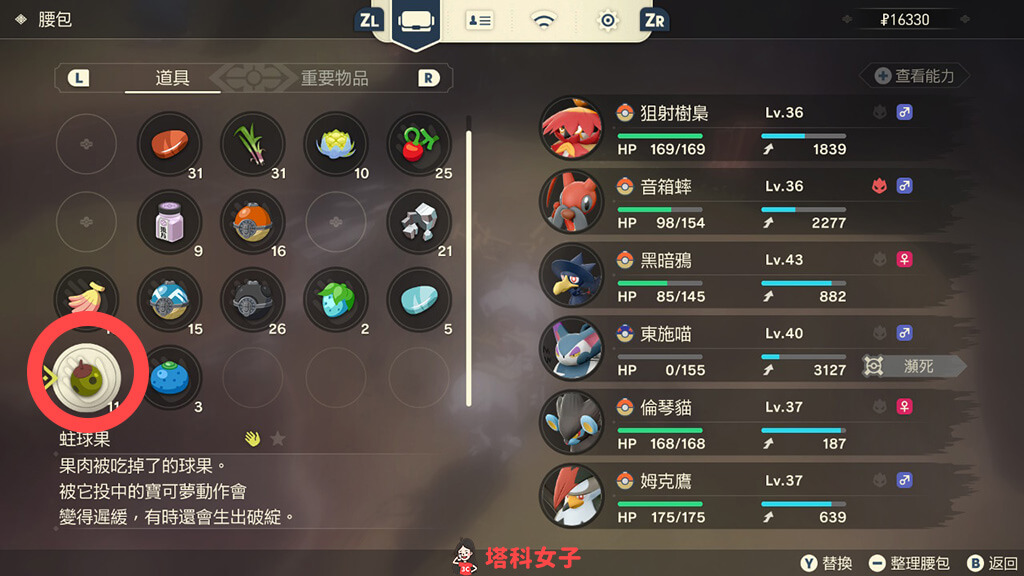Select the green leek item slot
The height and width of the screenshot is (576, 1024).
[254, 143]
